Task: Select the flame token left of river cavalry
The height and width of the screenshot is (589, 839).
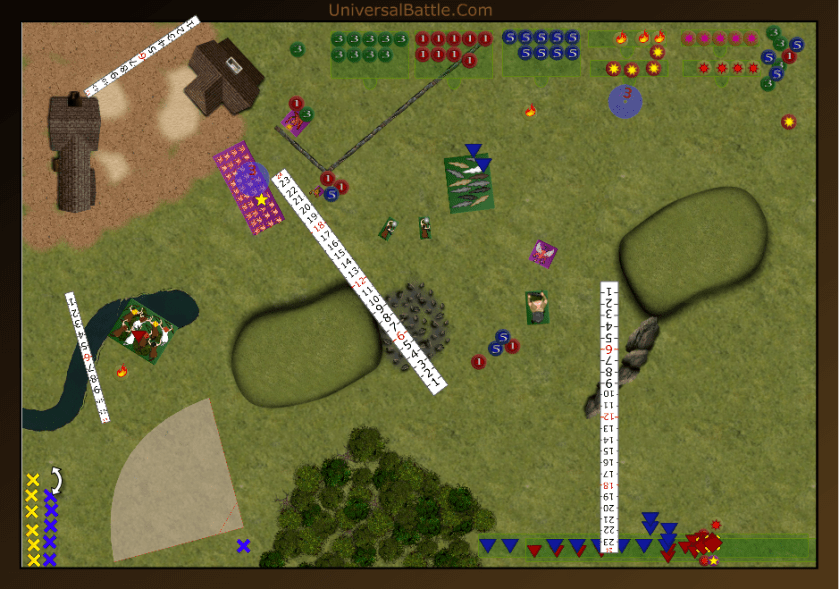Action: (x=122, y=372)
